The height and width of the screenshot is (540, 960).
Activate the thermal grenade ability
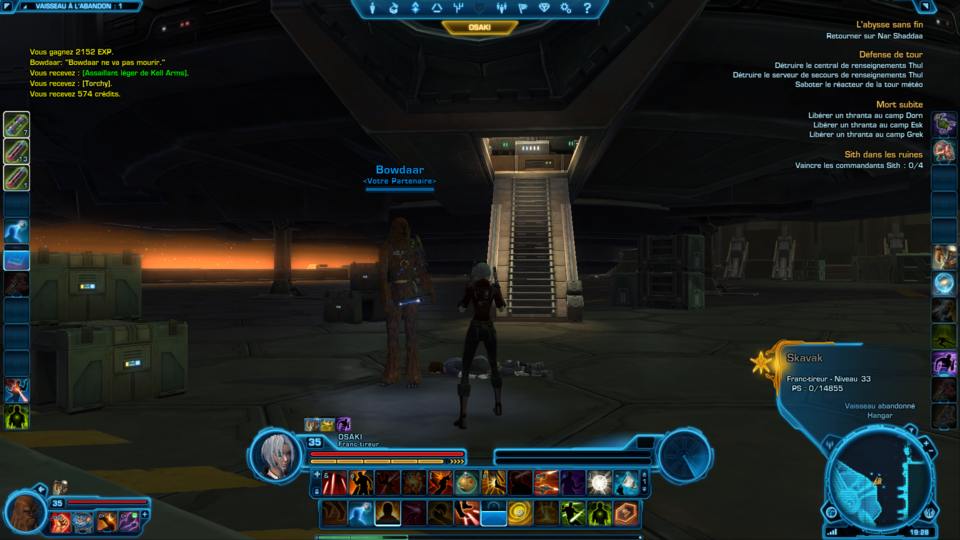click(466, 483)
